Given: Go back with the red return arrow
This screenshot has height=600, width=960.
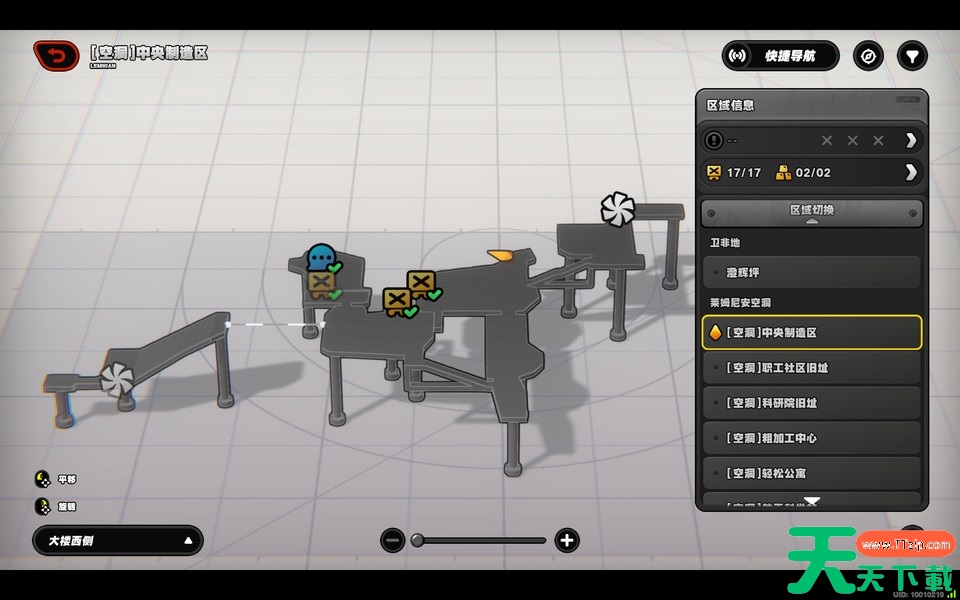Looking at the screenshot, I should tap(56, 55).
